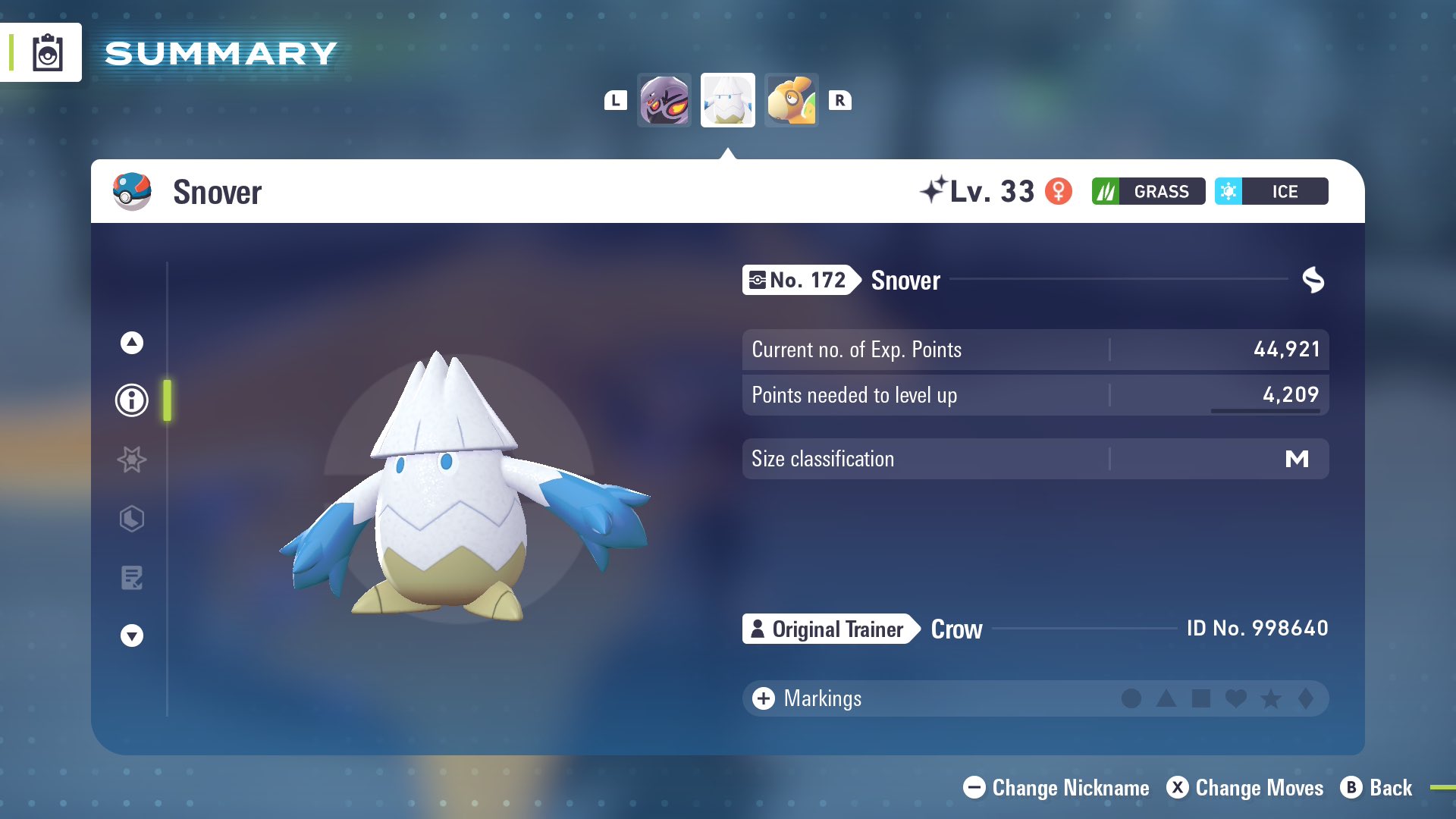
Task: Click the up arrow page selector
Action: click(x=132, y=343)
